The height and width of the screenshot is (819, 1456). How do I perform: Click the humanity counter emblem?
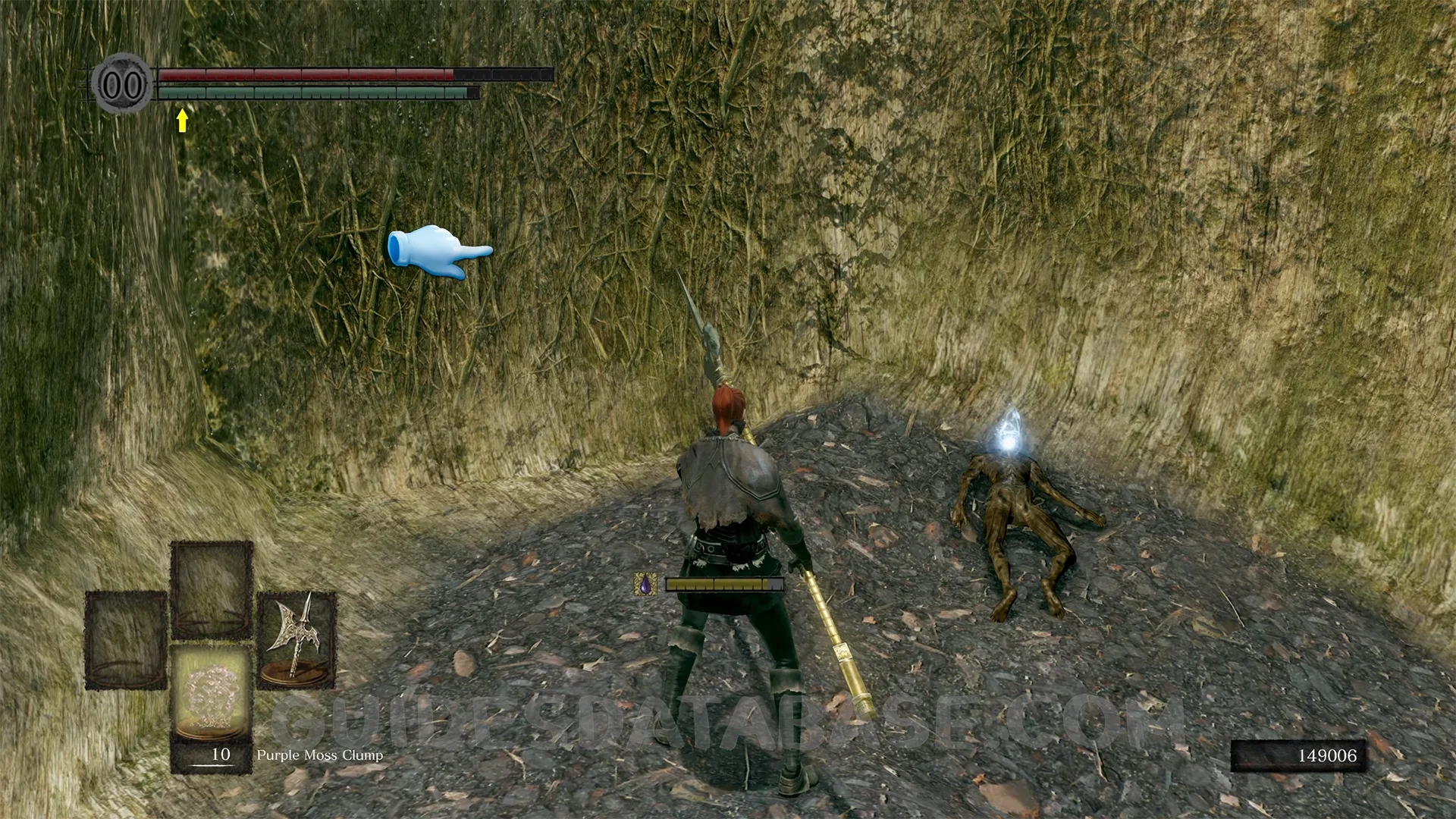[122, 83]
